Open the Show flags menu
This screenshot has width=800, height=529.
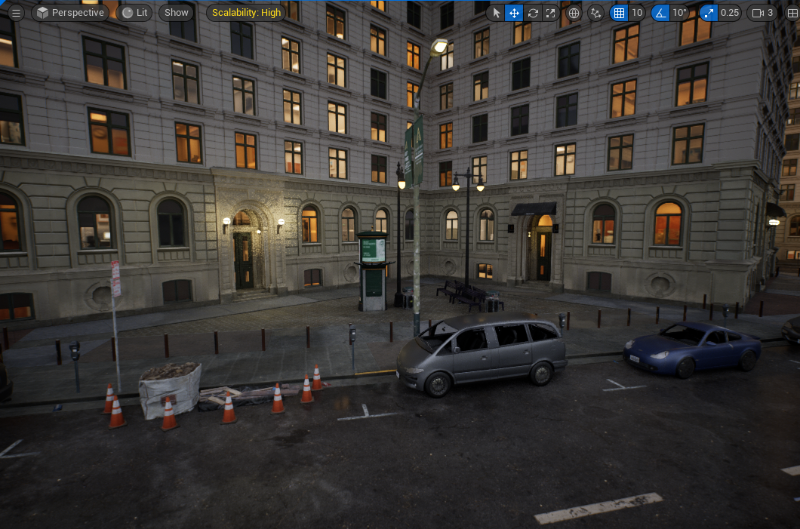tap(176, 13)
